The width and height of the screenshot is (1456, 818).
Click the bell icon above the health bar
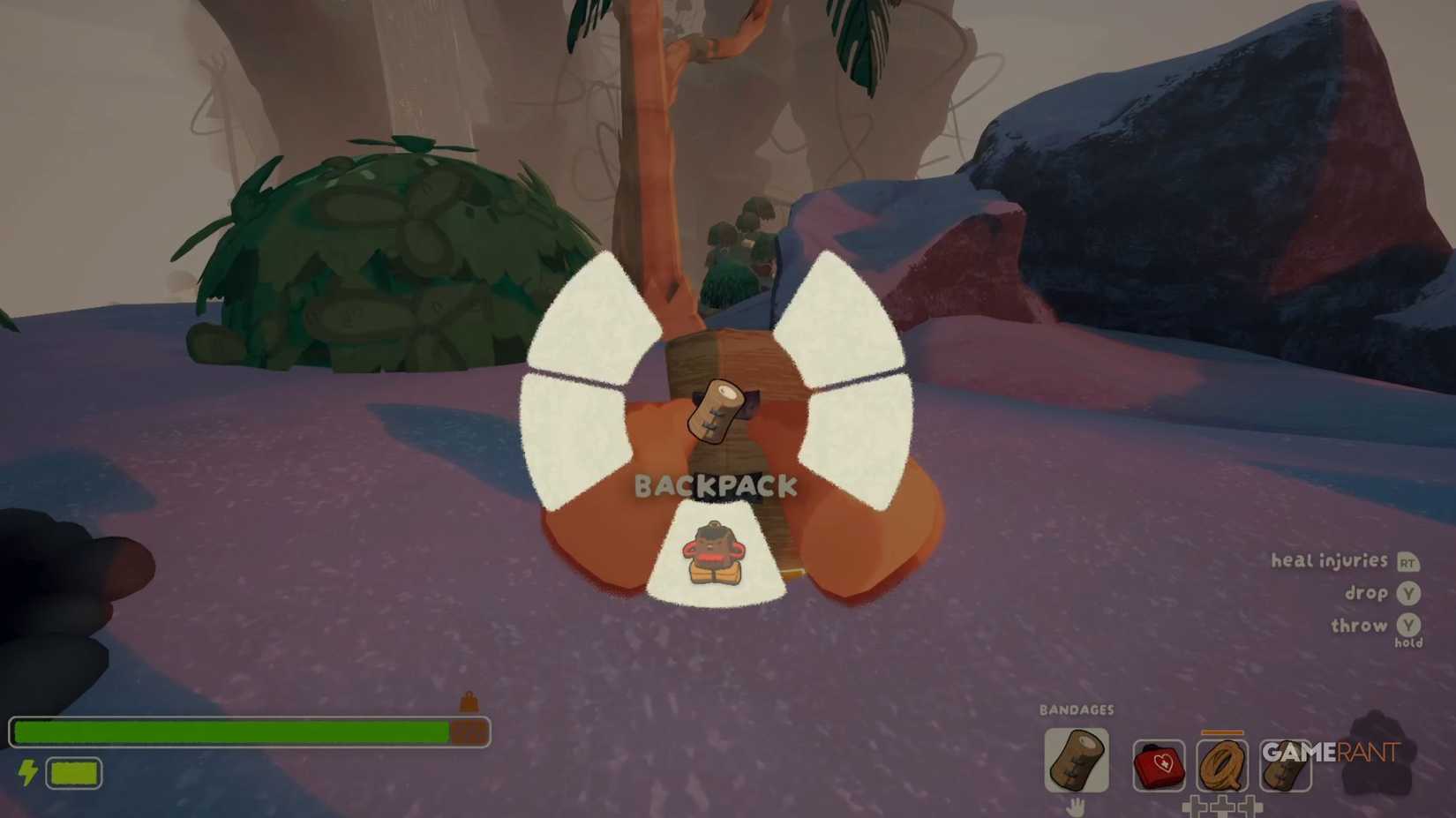[468, 702]
